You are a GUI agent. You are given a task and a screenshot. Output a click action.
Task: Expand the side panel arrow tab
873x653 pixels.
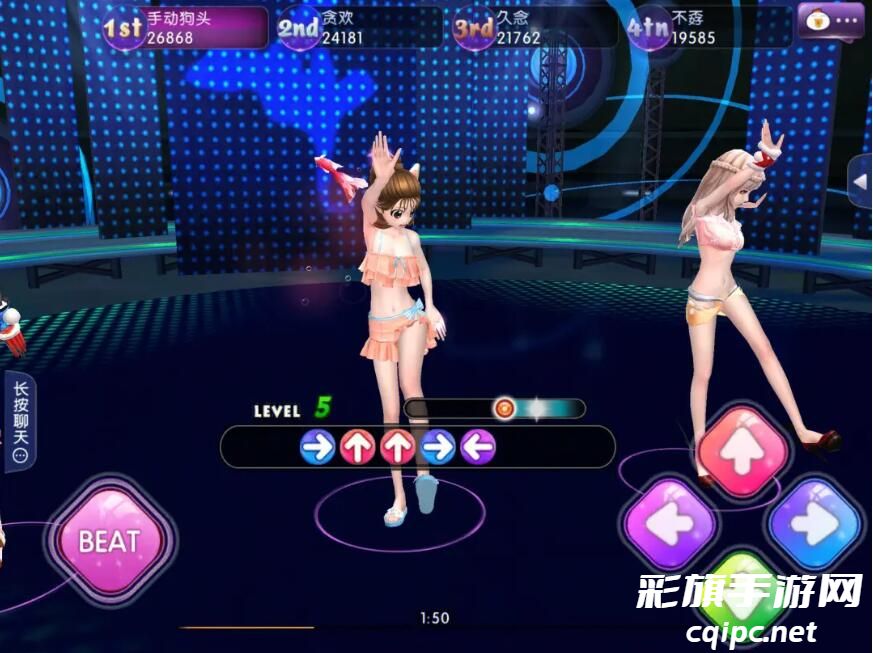860,183
